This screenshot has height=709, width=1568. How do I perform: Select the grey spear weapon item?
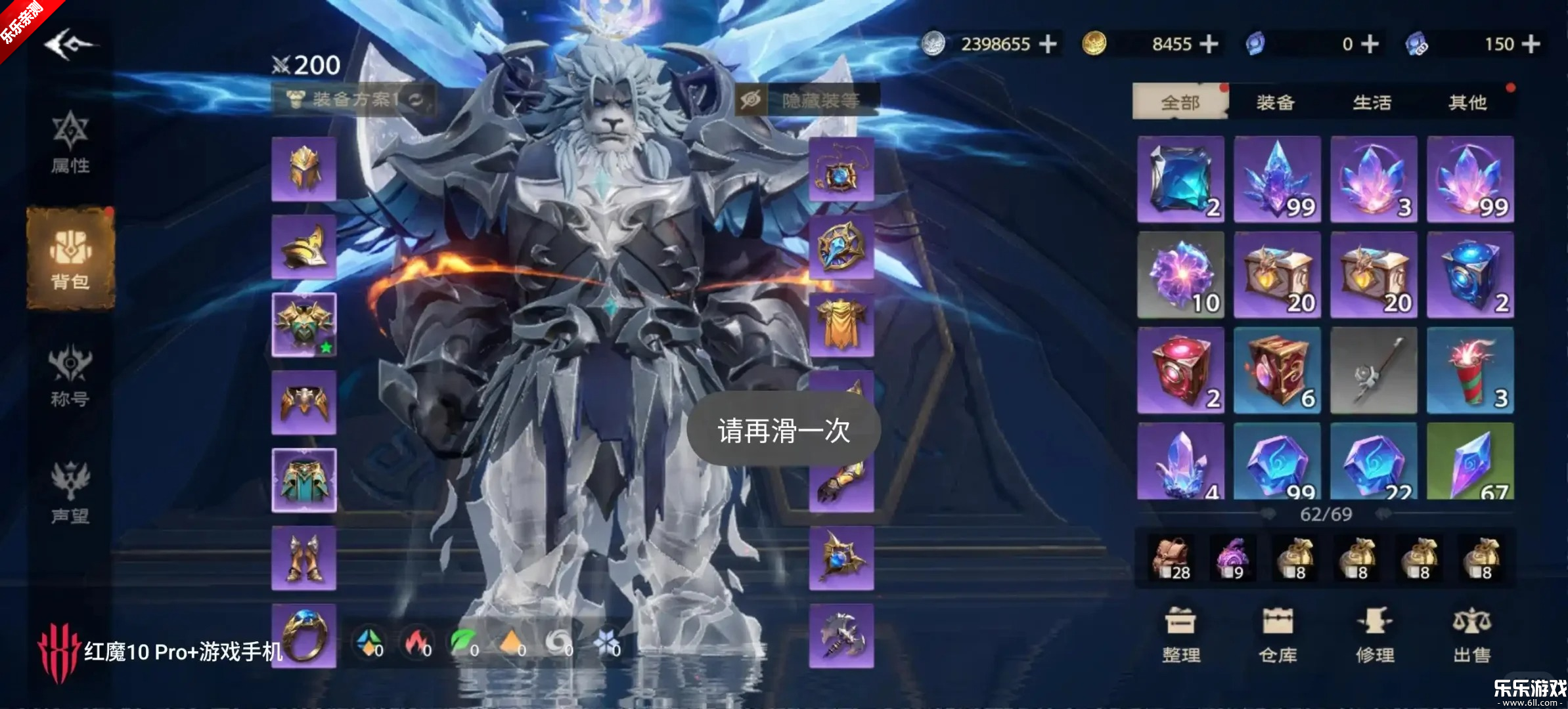(1374, 371)
